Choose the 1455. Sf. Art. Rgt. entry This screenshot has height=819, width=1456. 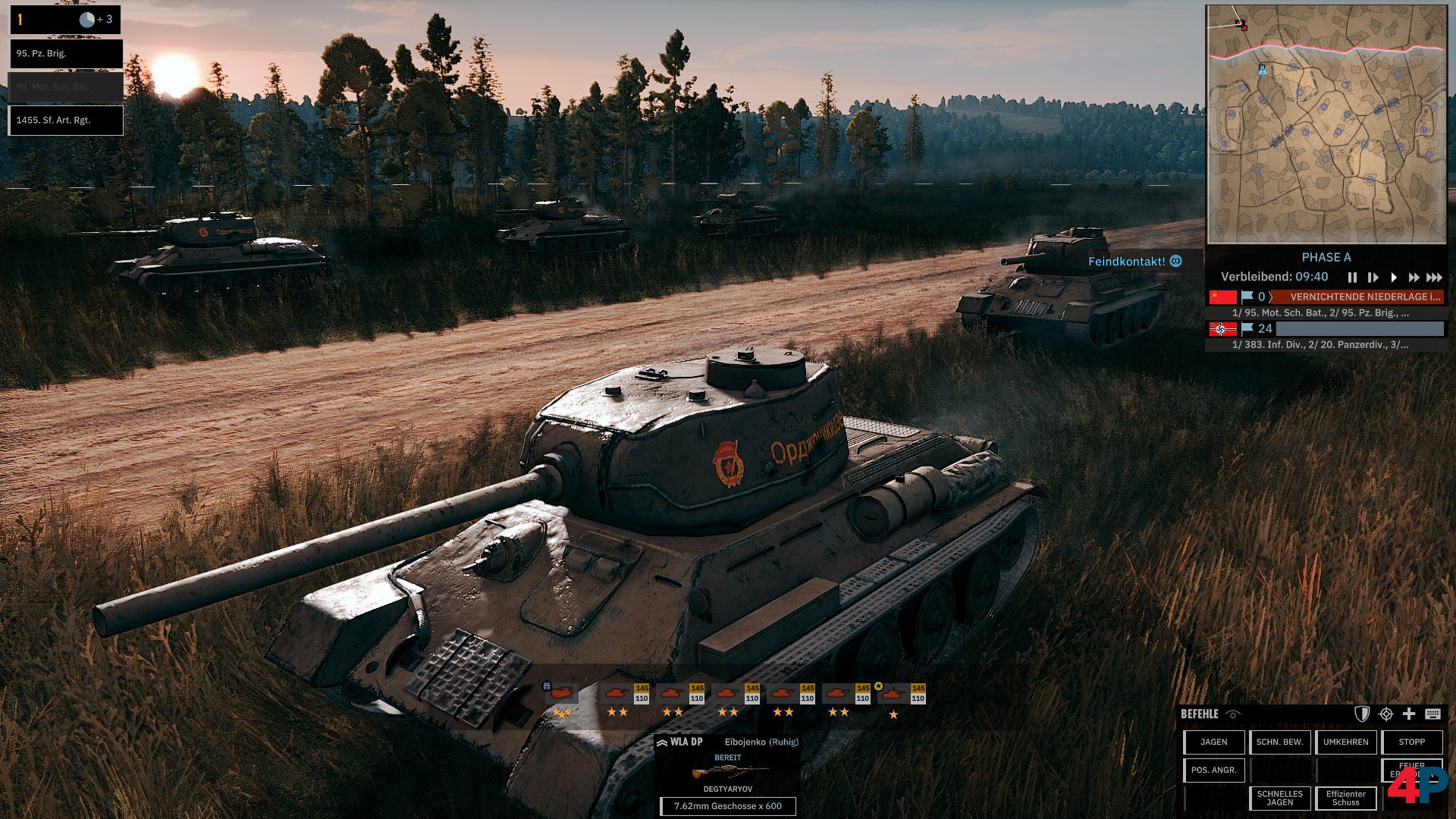tap(65, 121)
